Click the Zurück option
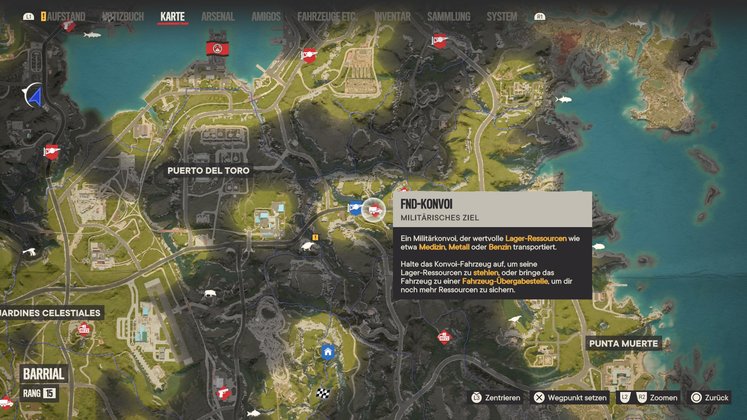Screen dimensions: 747x420 (709, 398)
